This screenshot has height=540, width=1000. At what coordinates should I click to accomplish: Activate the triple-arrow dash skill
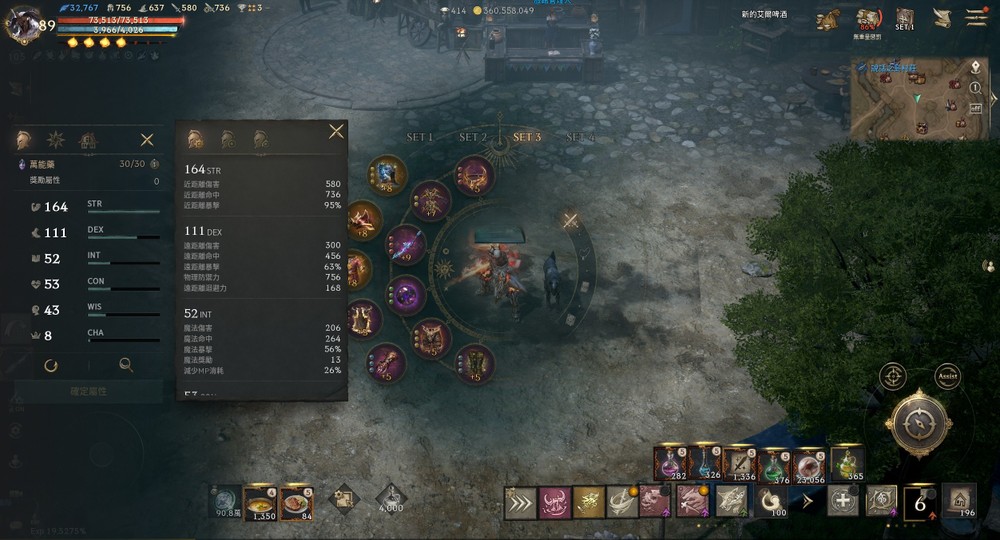520,502
